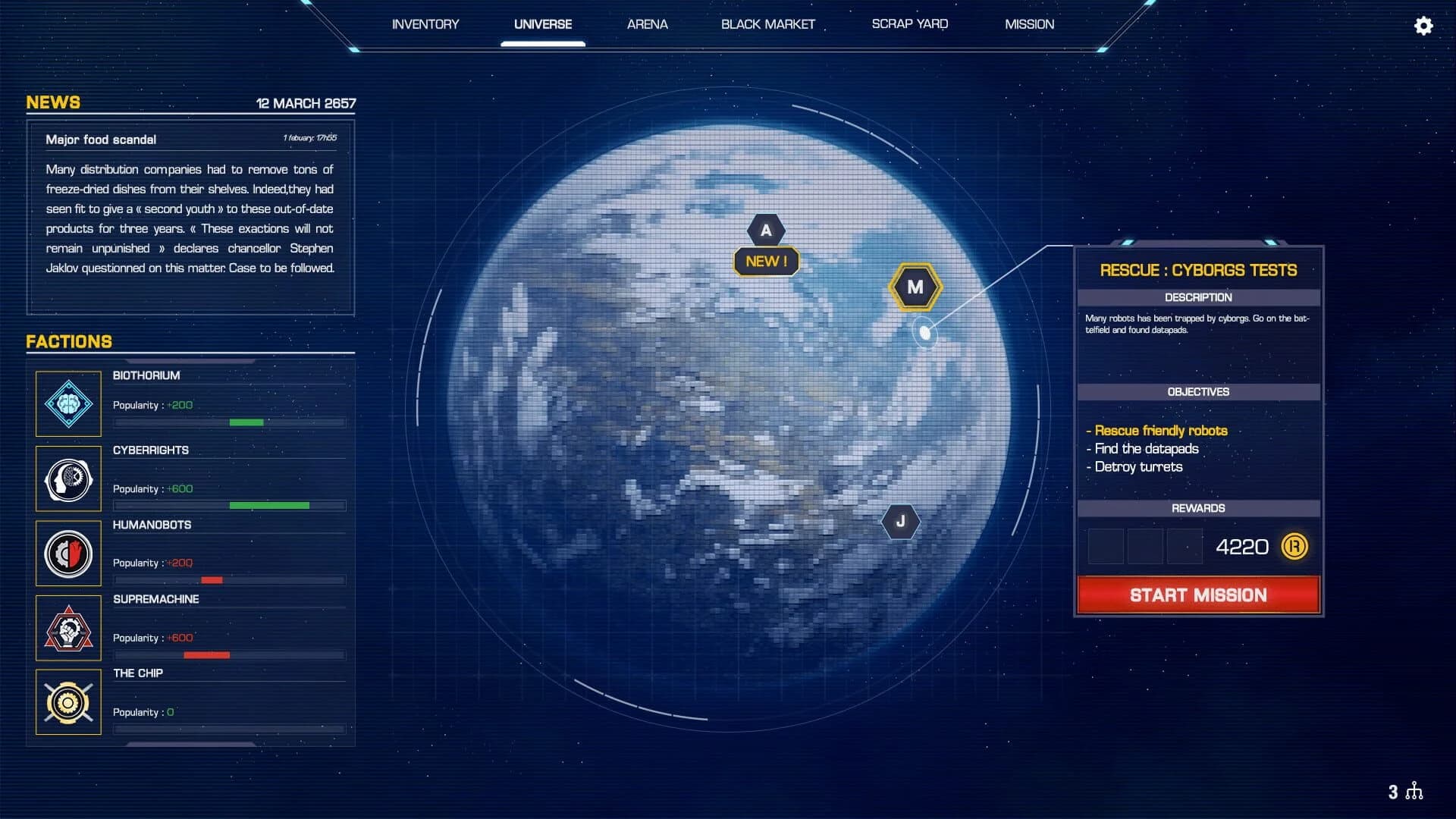Image resolution: width=1456 pixels, height=819 pixels.
Task: Open the Major food scandal news article
Action: [x=101, y=139]
